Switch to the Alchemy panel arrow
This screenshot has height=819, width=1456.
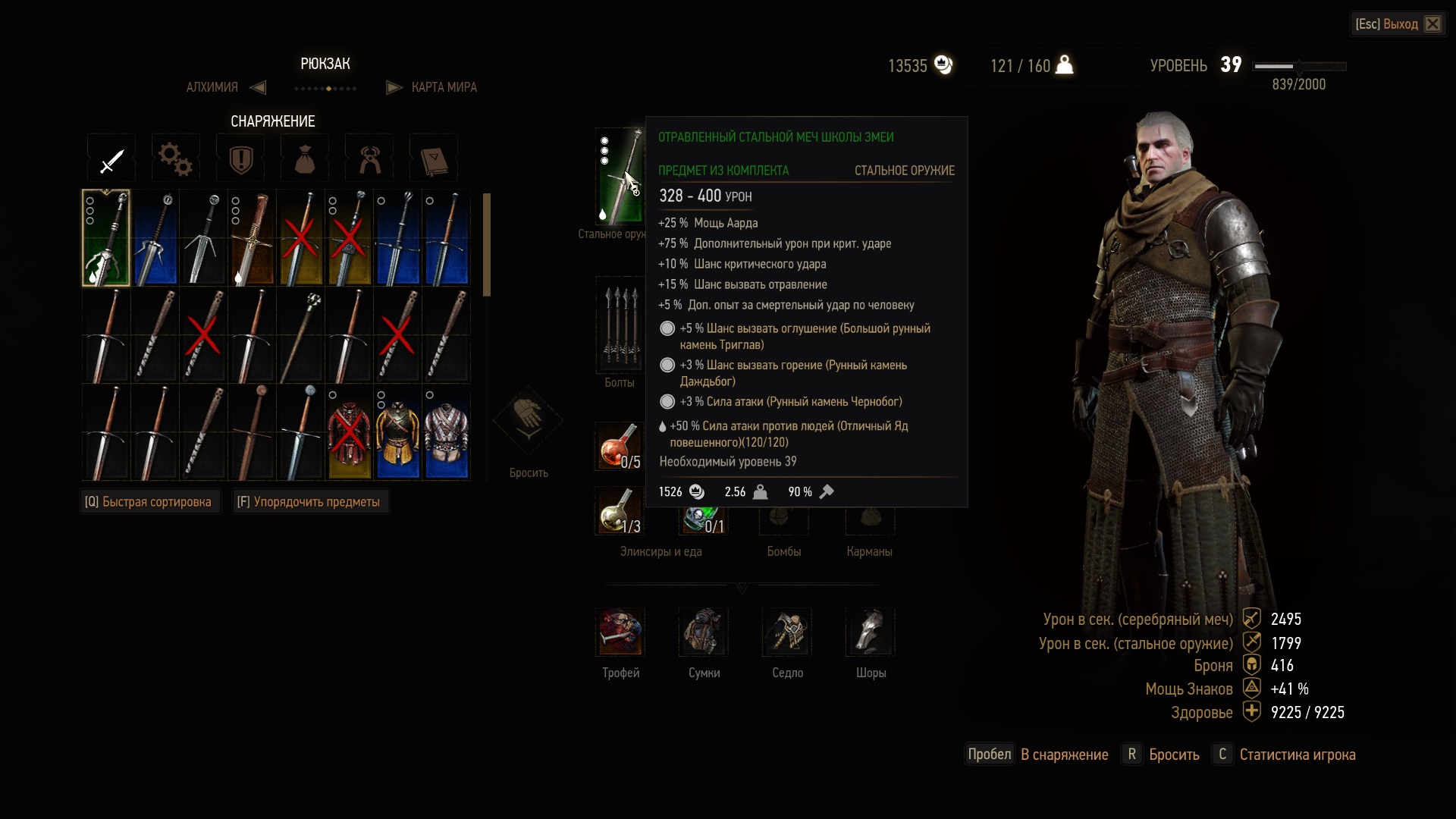[x=258, y=87]
